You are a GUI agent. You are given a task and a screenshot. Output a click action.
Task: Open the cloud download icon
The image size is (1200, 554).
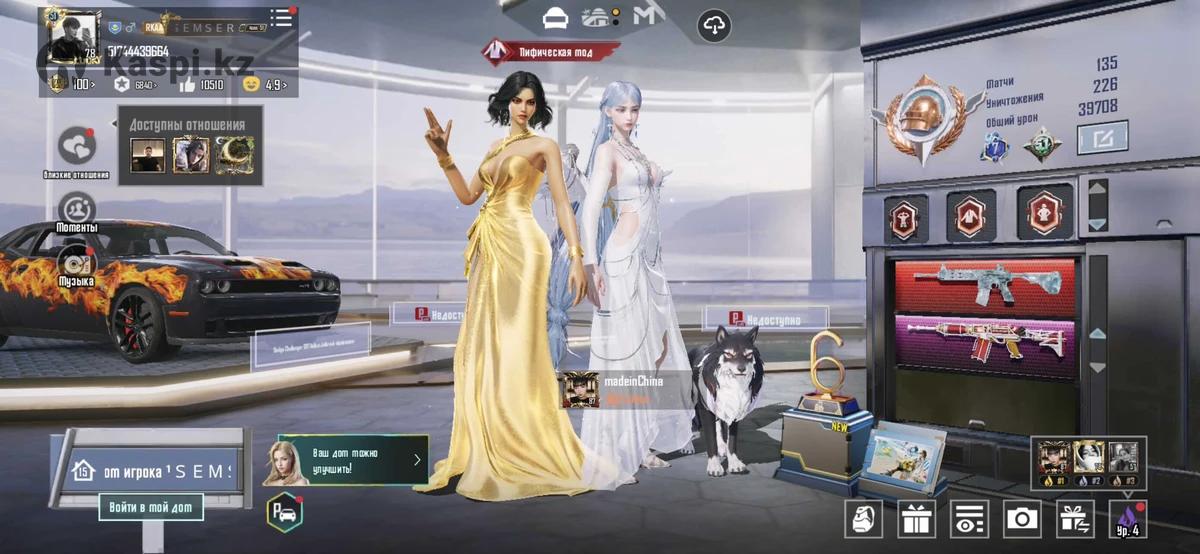coord(714,27)
